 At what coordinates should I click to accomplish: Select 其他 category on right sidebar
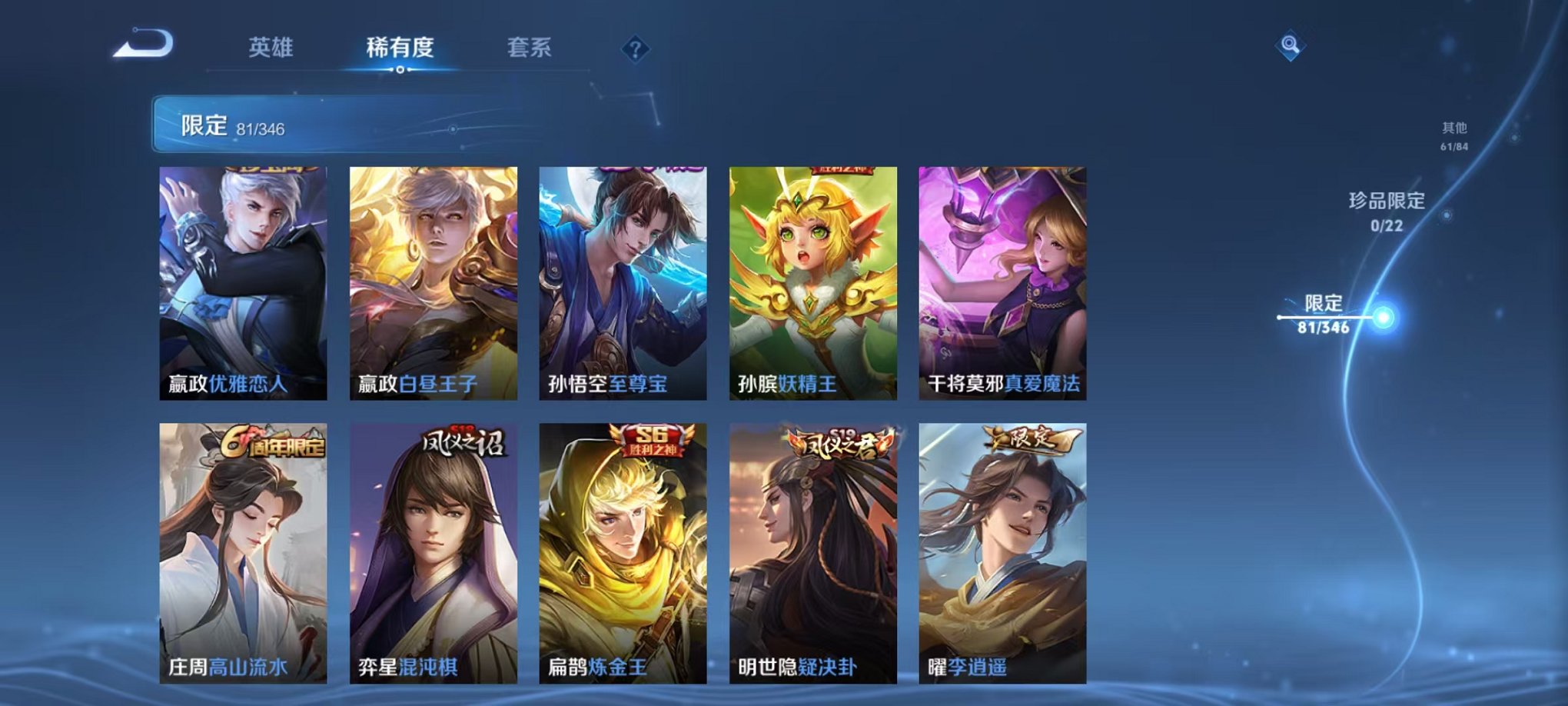[x=1454, y=132]
